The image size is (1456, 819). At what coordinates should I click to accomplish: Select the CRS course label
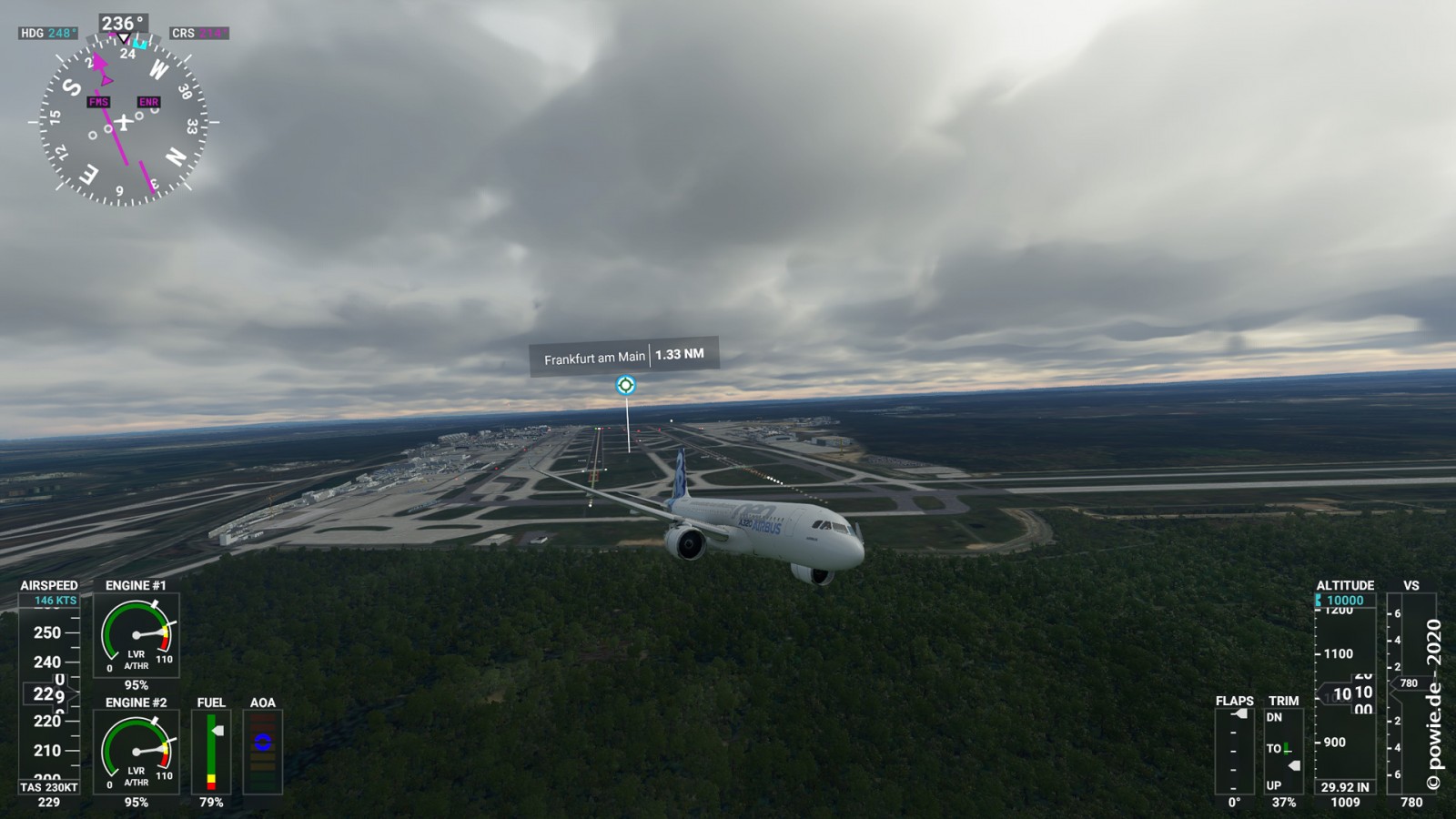[198, 34]
